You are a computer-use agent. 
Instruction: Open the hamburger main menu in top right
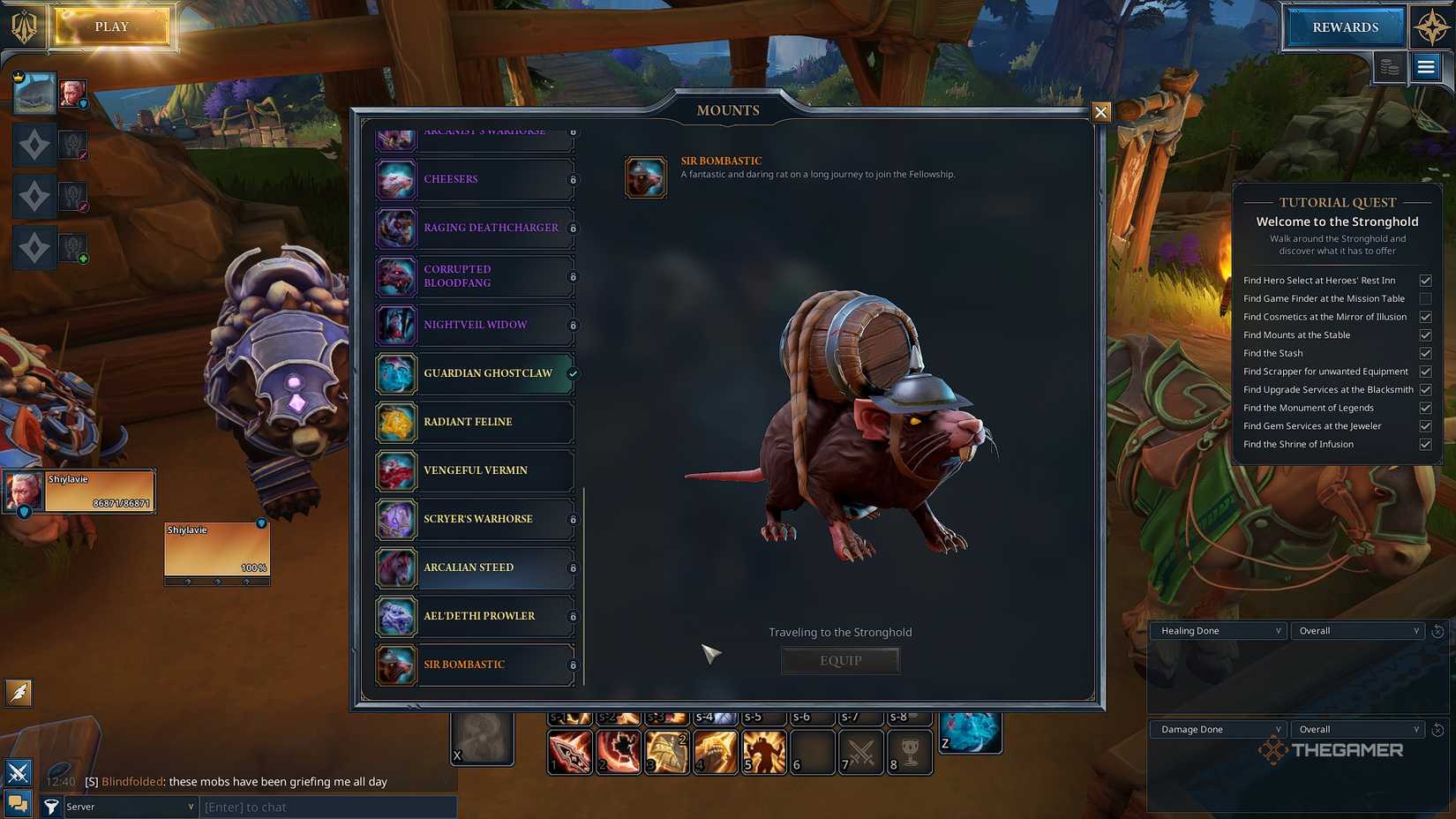(x=1426, y=67)
